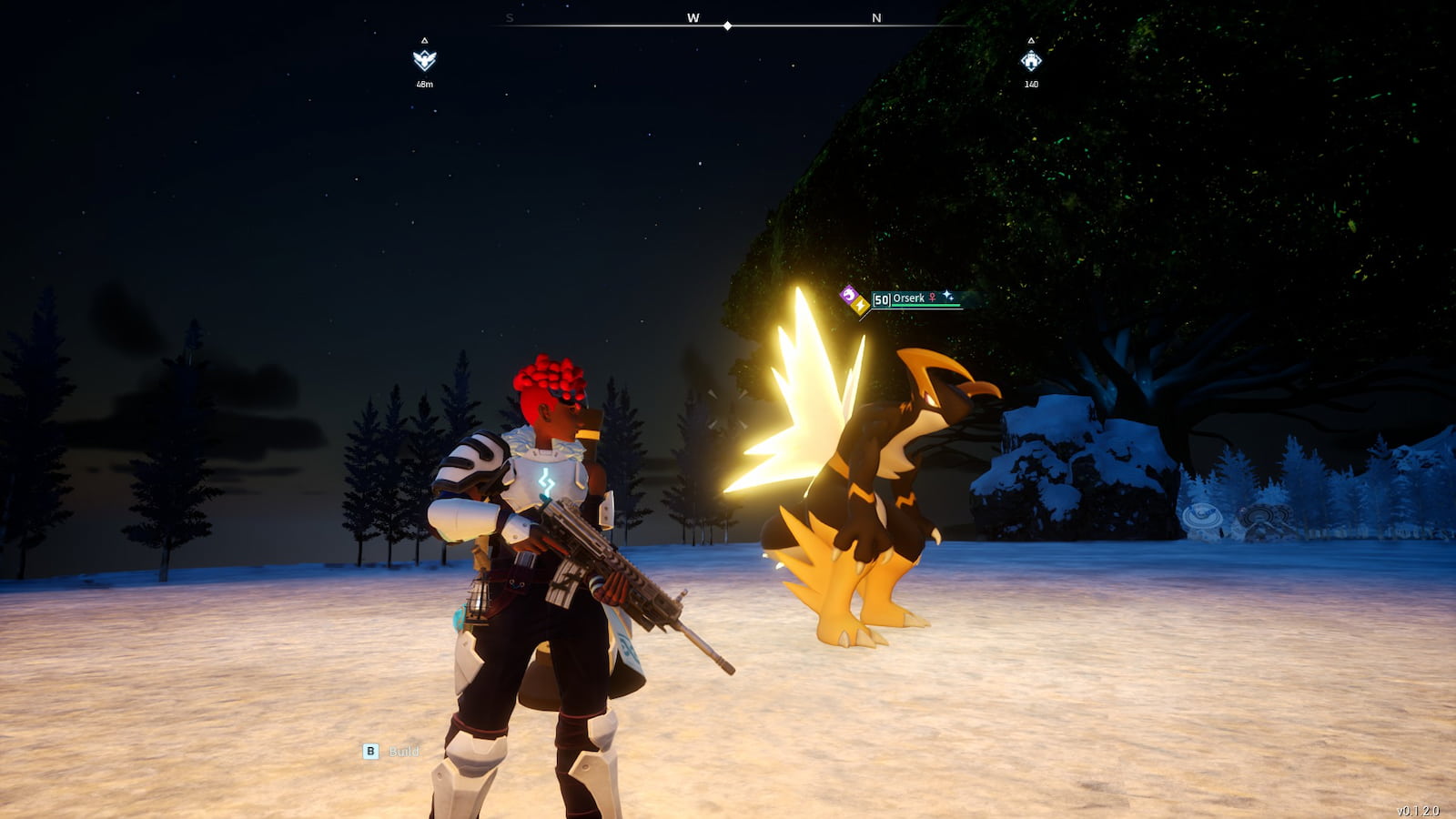Screen dimensions: 1456x819
Task: Select the Electric element icon beside the Dragon icon
Action: point(860,305)
